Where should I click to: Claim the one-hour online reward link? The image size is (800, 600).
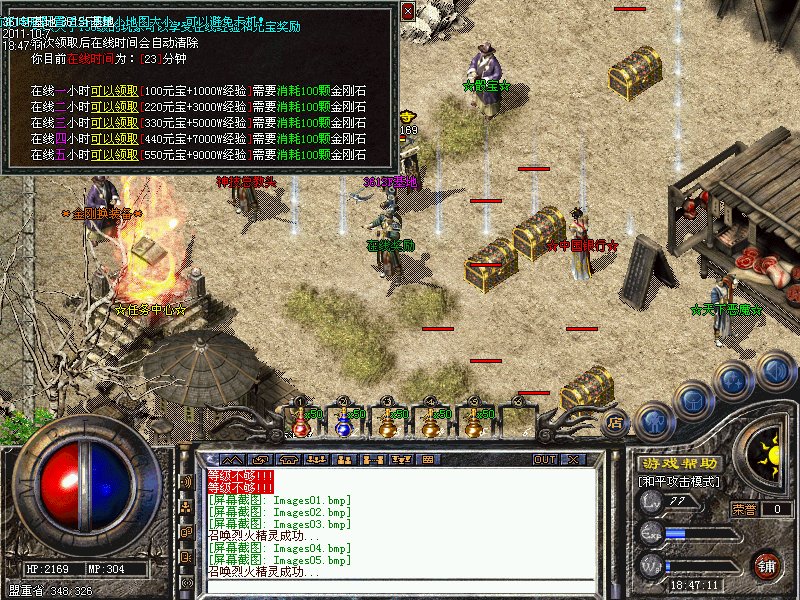point(115,91)
